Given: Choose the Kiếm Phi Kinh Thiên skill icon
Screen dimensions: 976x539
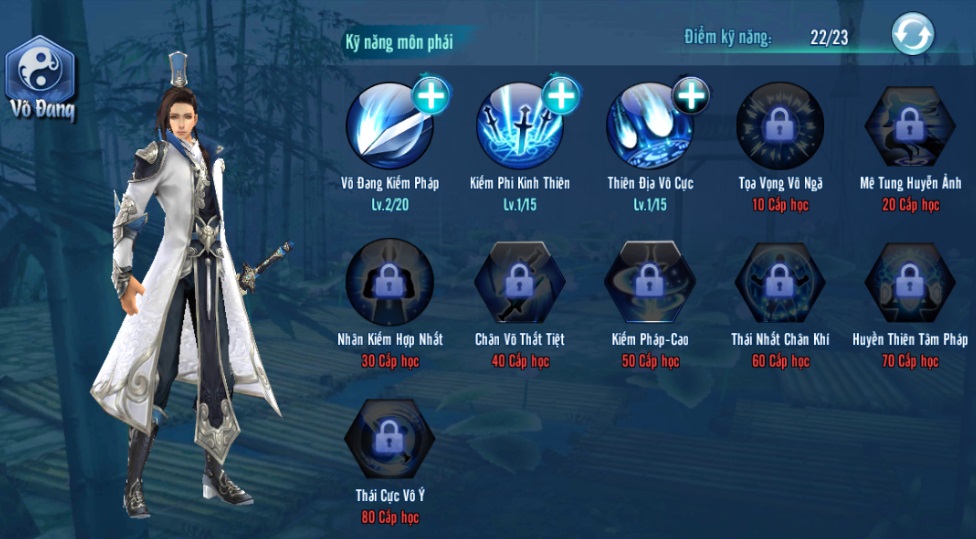Looking at the screenshot, I should (x=518, y=128).
